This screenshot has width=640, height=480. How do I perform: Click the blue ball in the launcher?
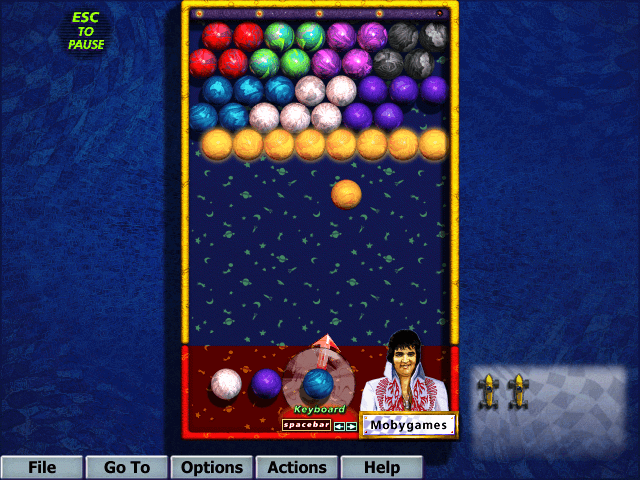[318, 383]
